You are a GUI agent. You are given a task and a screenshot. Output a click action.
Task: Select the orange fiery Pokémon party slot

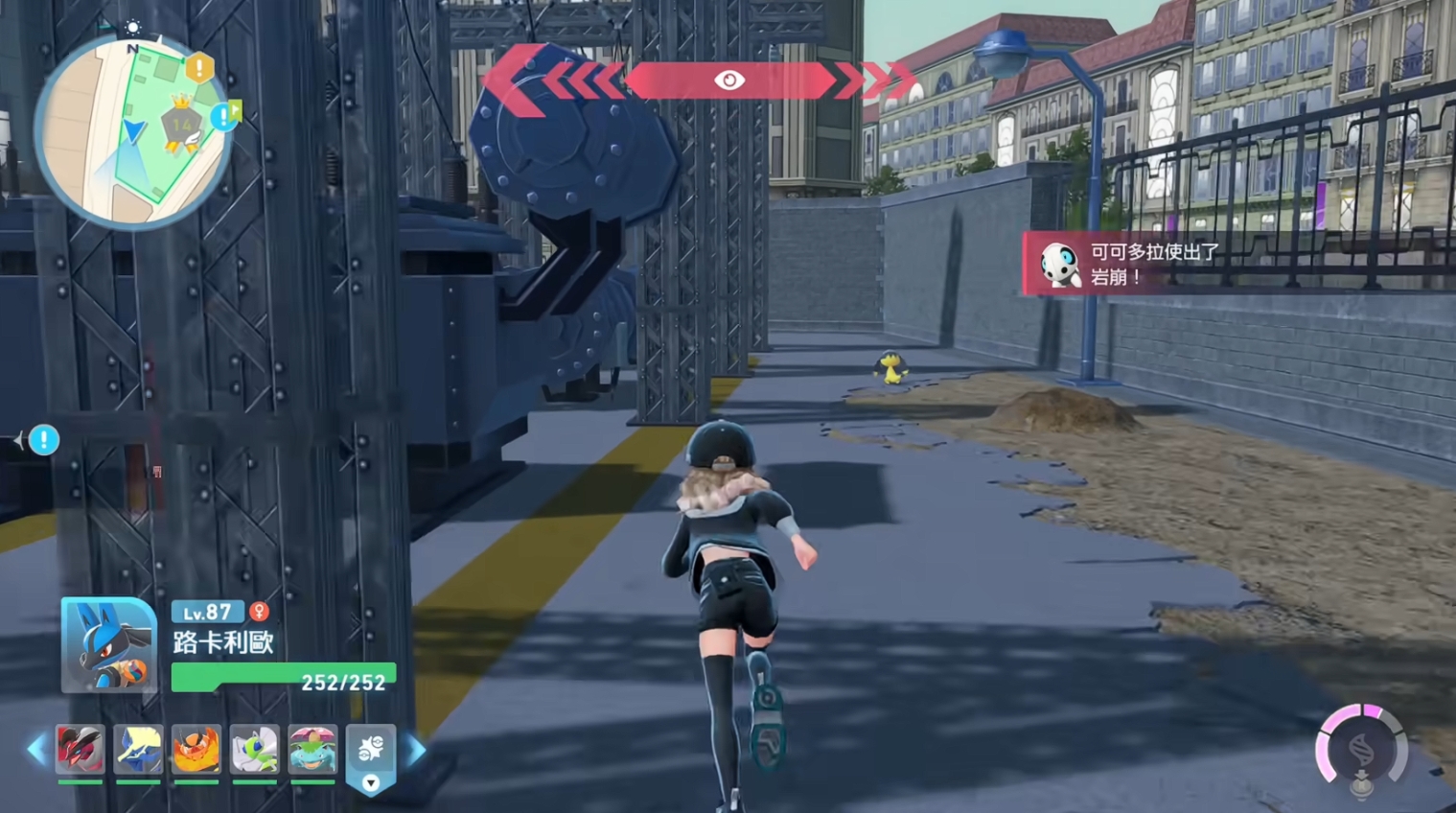pos(196,749)
